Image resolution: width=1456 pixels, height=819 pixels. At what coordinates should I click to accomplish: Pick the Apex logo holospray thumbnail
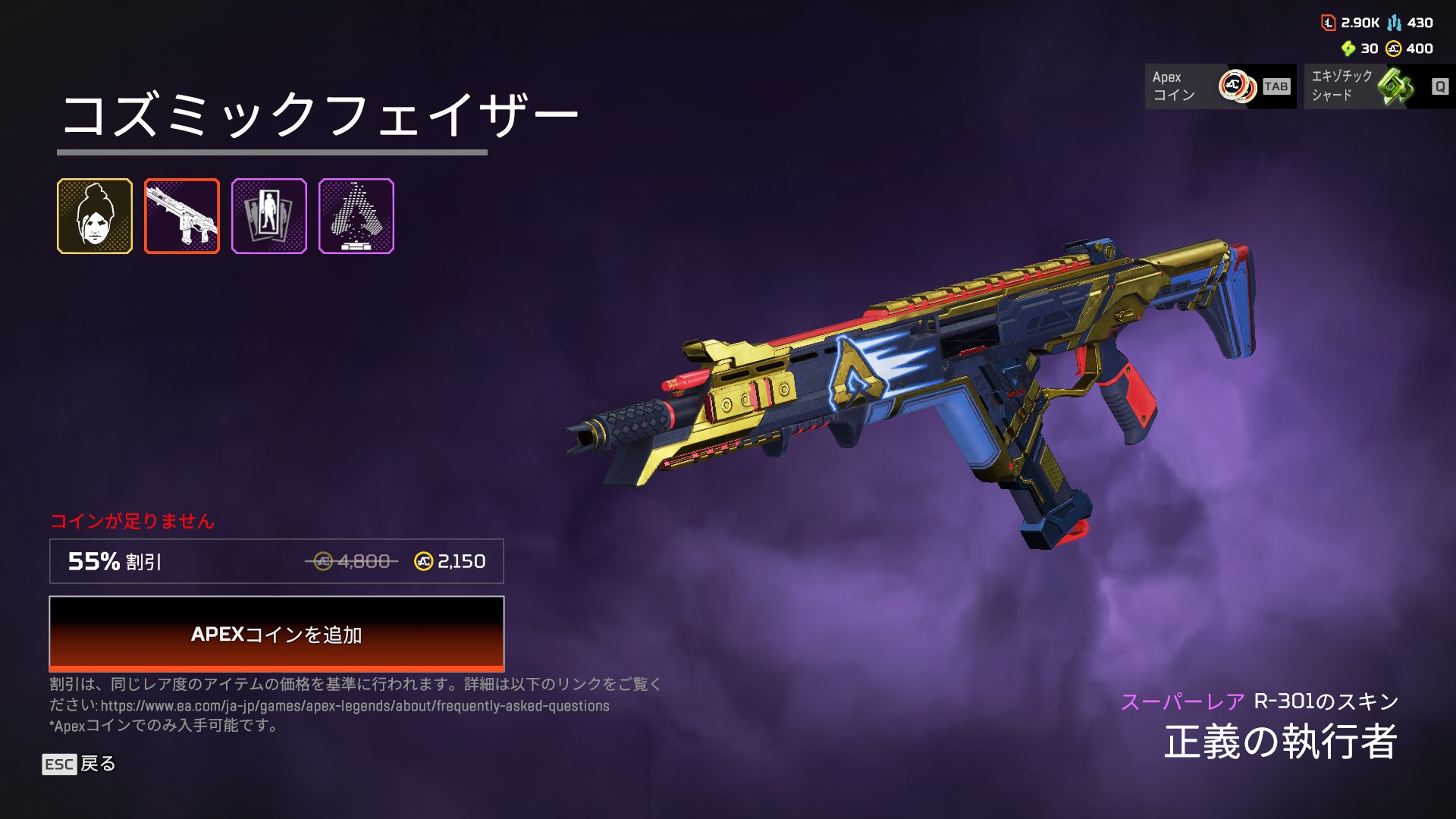(356, 216)
